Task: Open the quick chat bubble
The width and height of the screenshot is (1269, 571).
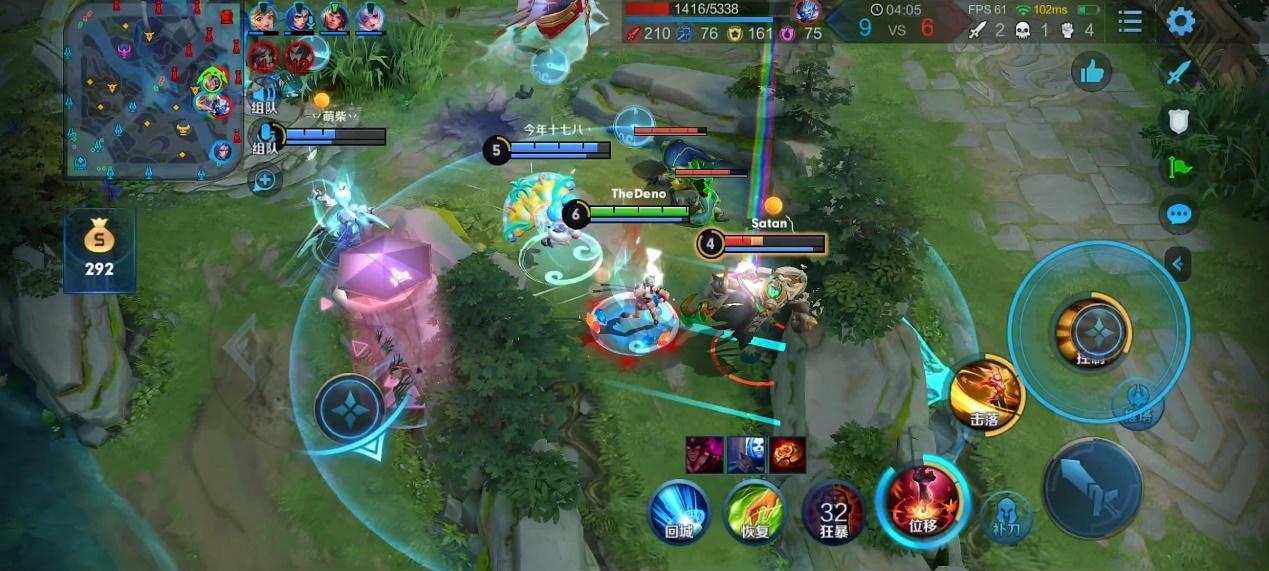Action: [1180, 214]
